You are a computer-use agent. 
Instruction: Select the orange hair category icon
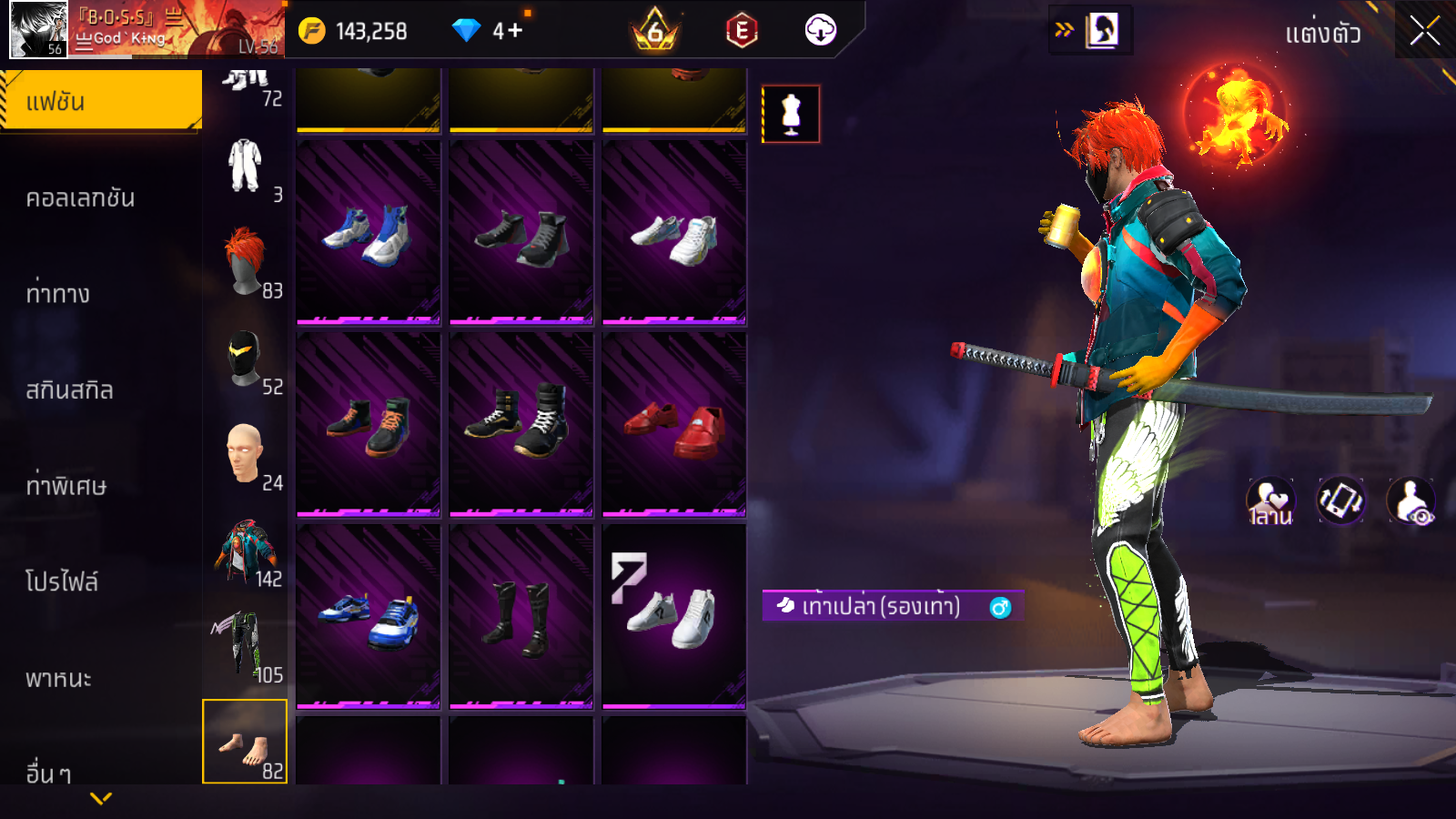(245, 262)
